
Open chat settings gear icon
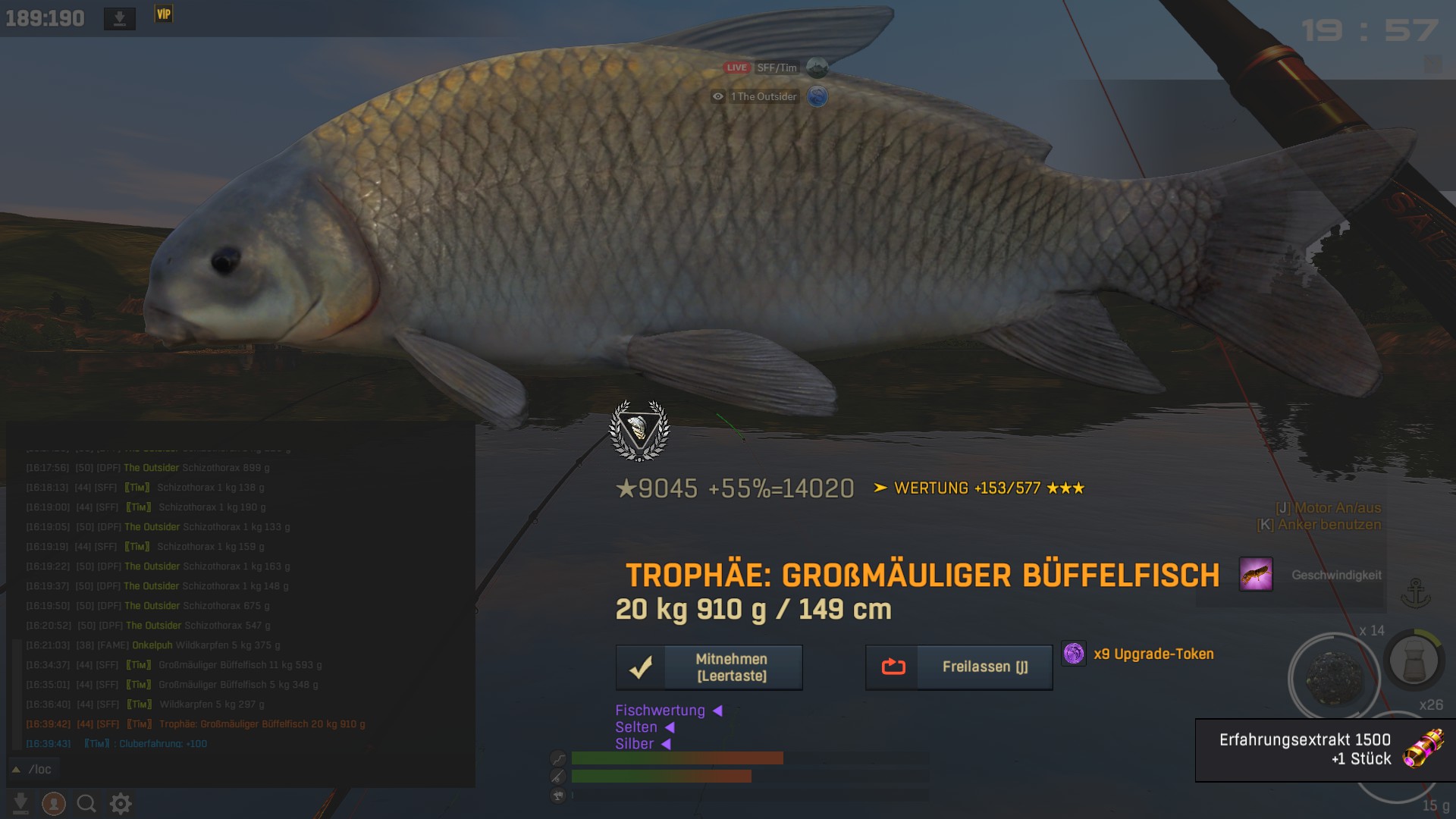tap(121, 803)
